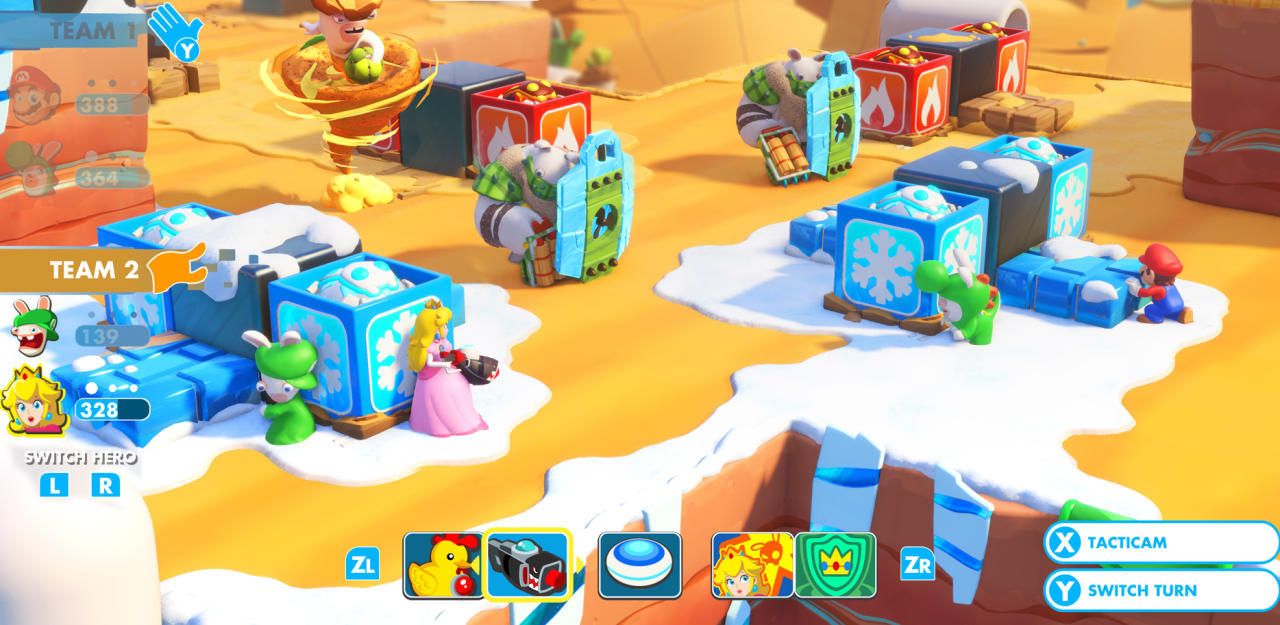
Task: Open the Tacticam view
Action: [x=1161, y=543]
